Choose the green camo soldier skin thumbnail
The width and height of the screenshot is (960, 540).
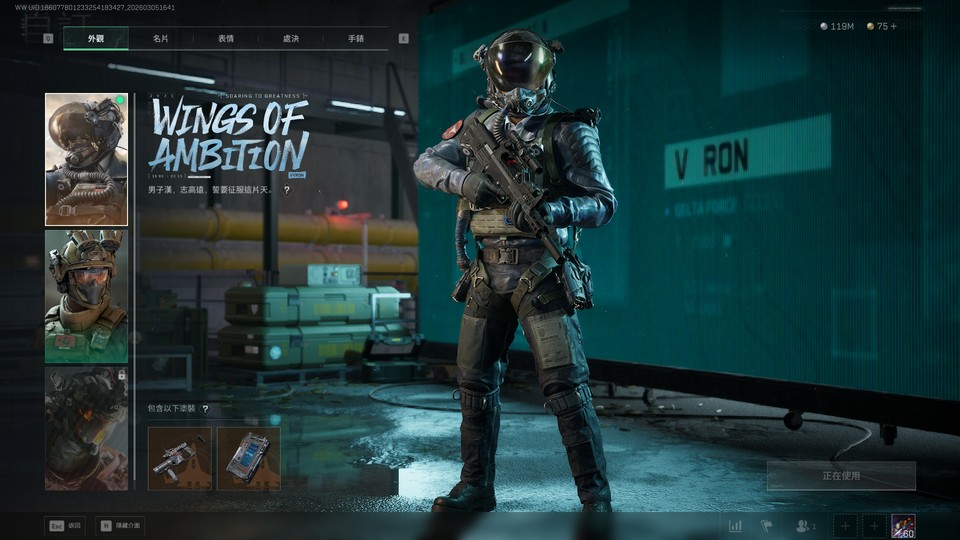coord(86,296)
